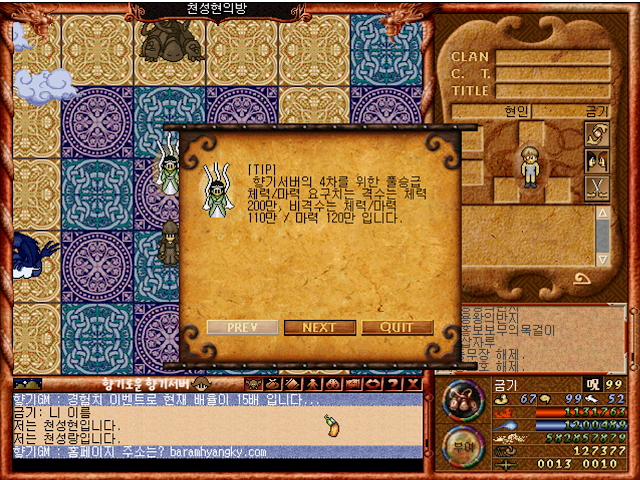Click the swirl icon beside the character portrait

point(596,133)
